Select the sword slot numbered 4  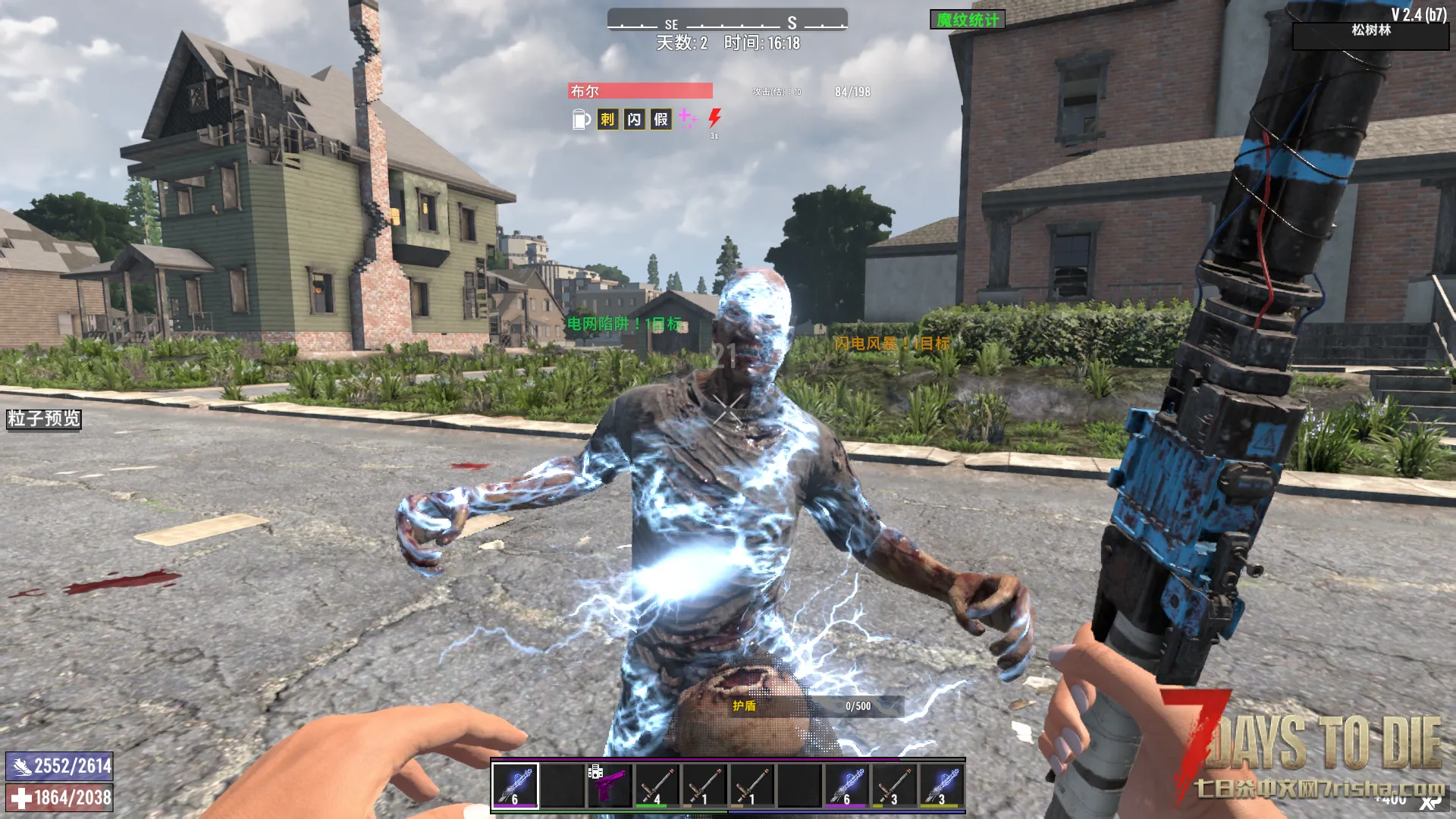(x=657, y=786)
